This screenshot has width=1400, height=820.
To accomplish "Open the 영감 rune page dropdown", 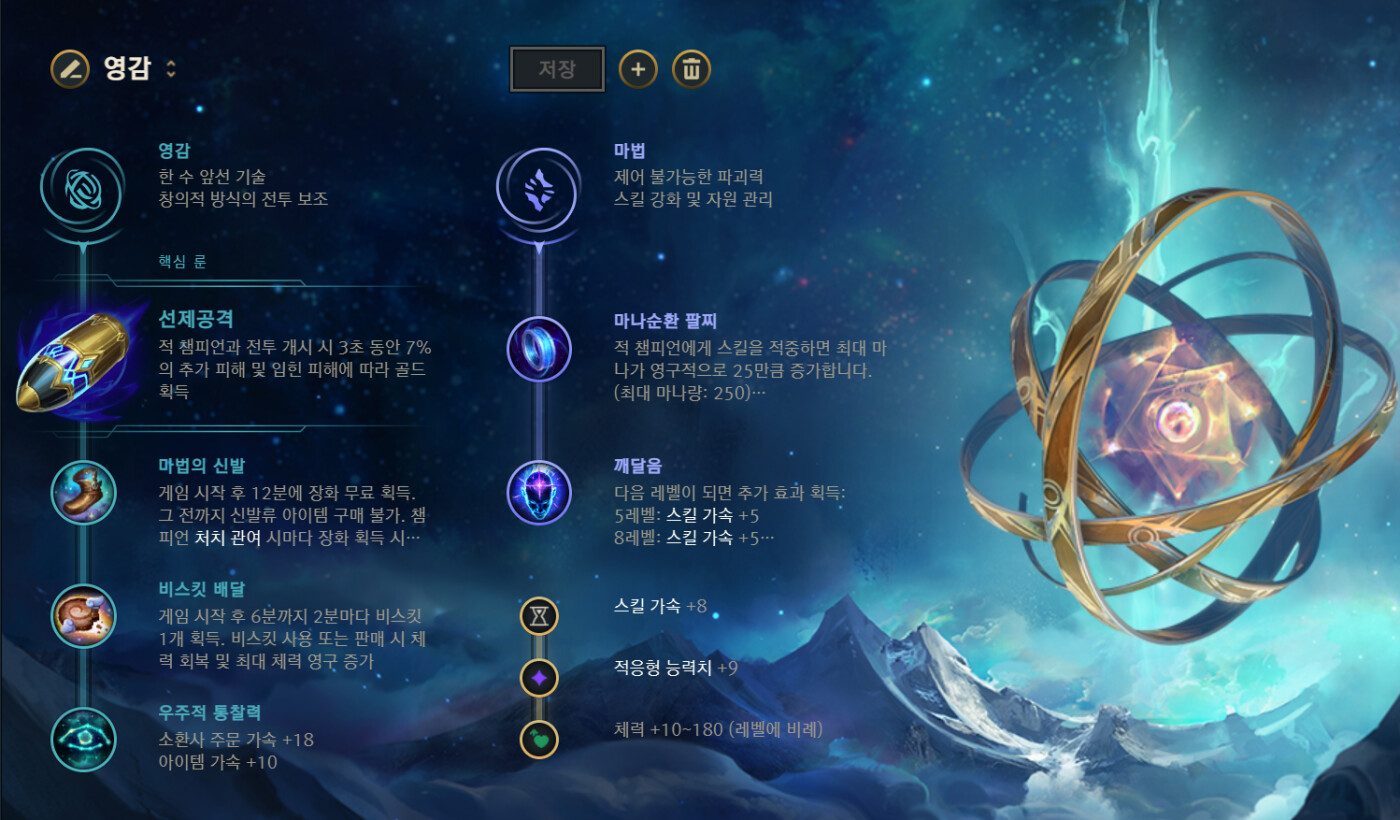I will (171, 69).
